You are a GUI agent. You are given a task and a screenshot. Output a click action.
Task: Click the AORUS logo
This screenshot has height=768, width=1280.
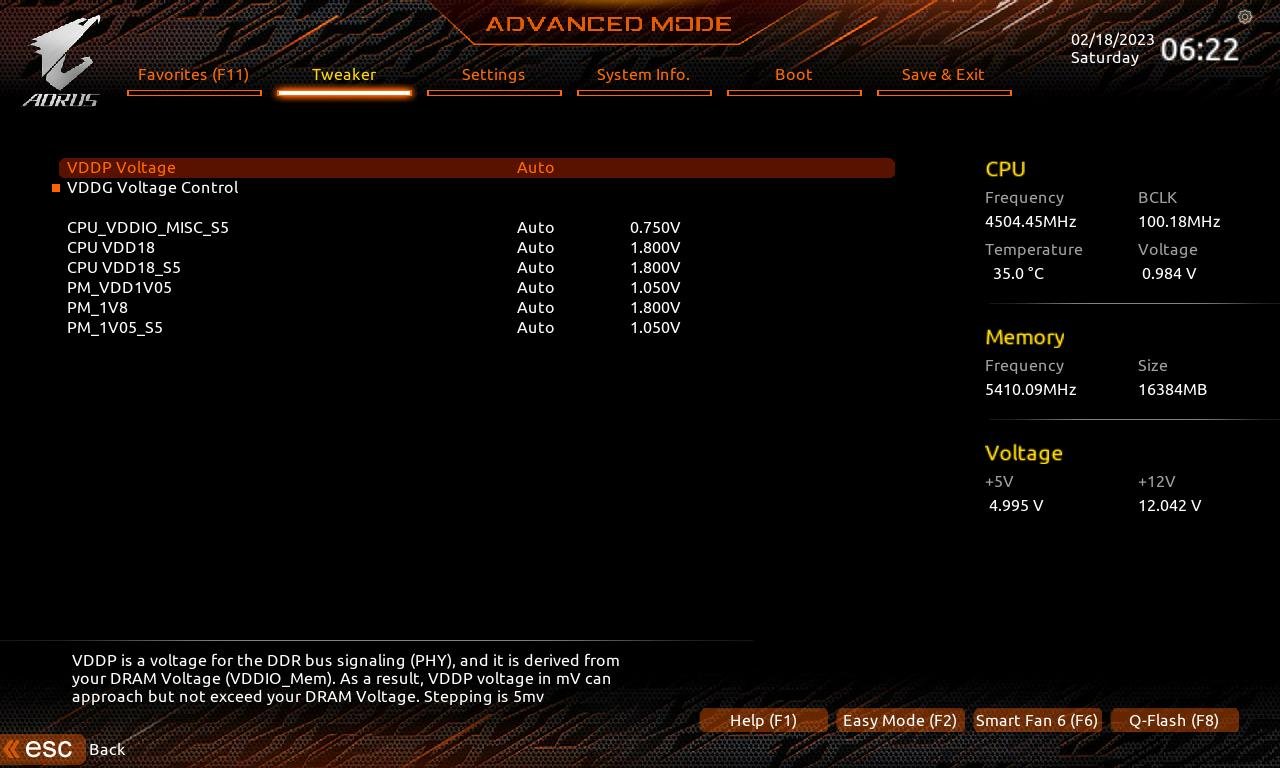(x=62, y=58)
